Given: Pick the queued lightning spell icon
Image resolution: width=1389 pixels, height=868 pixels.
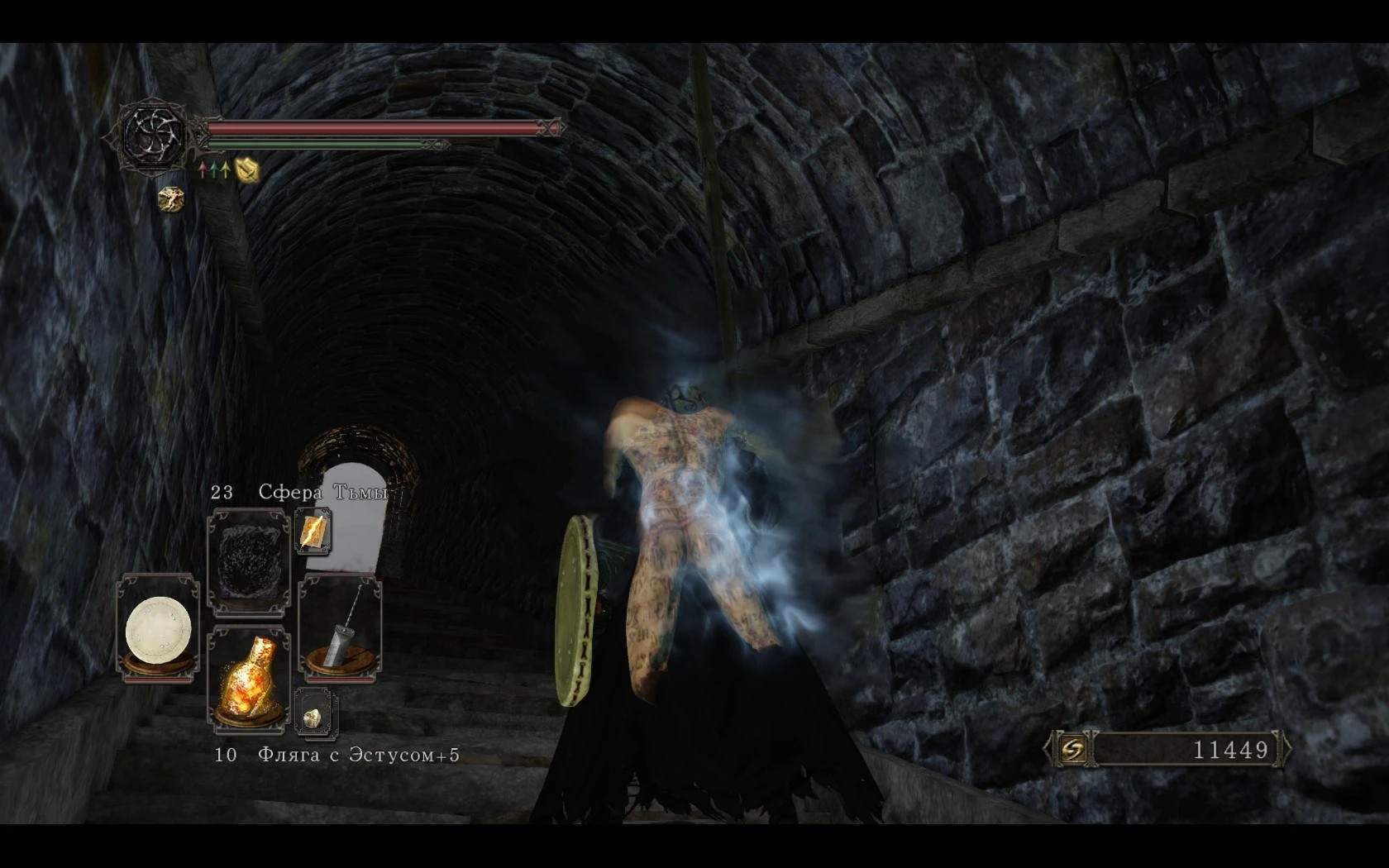Looking at the screenshot, I should tap(313, 531).
